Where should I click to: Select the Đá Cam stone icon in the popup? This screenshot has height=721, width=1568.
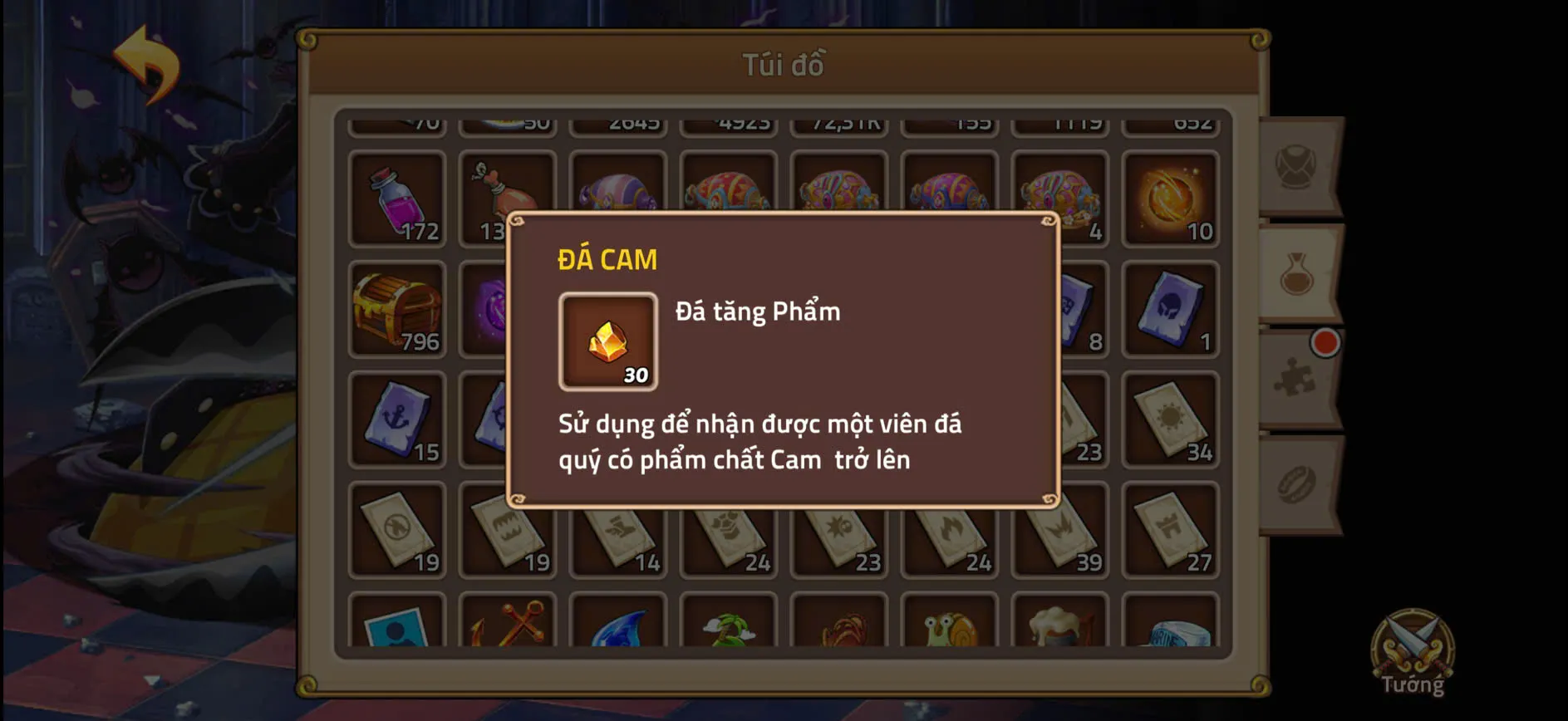[x=606, y=341]
